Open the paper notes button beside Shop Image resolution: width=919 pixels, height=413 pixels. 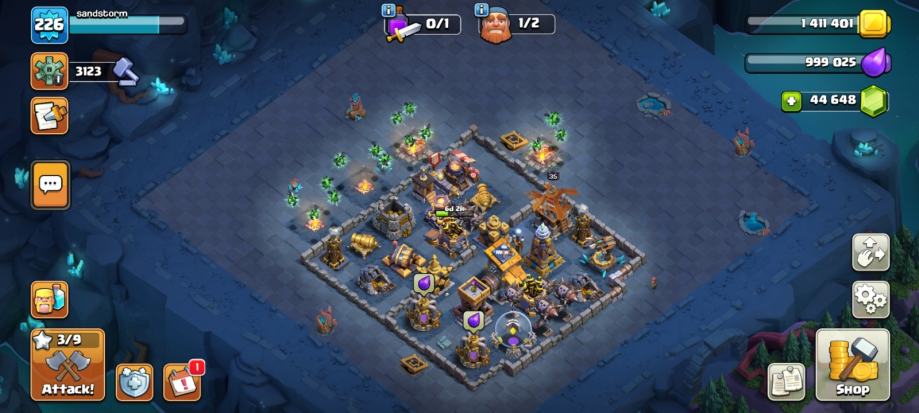tap(786, 380)
